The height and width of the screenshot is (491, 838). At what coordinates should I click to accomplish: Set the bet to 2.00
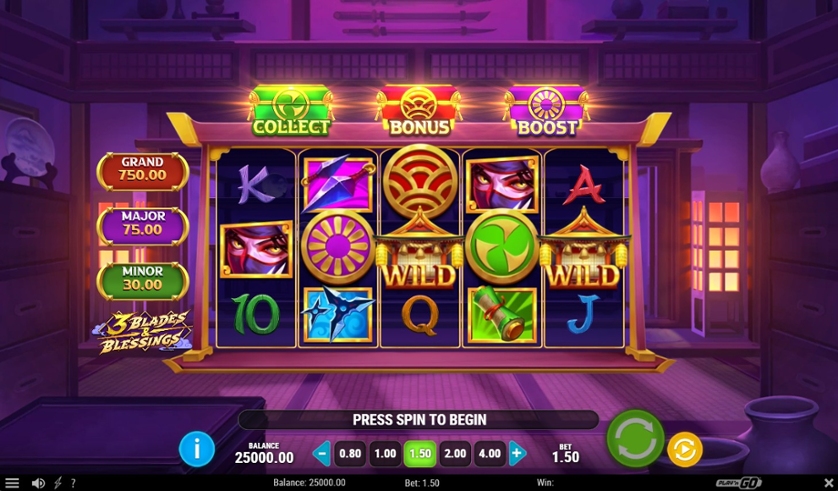(x=455, y=453)
